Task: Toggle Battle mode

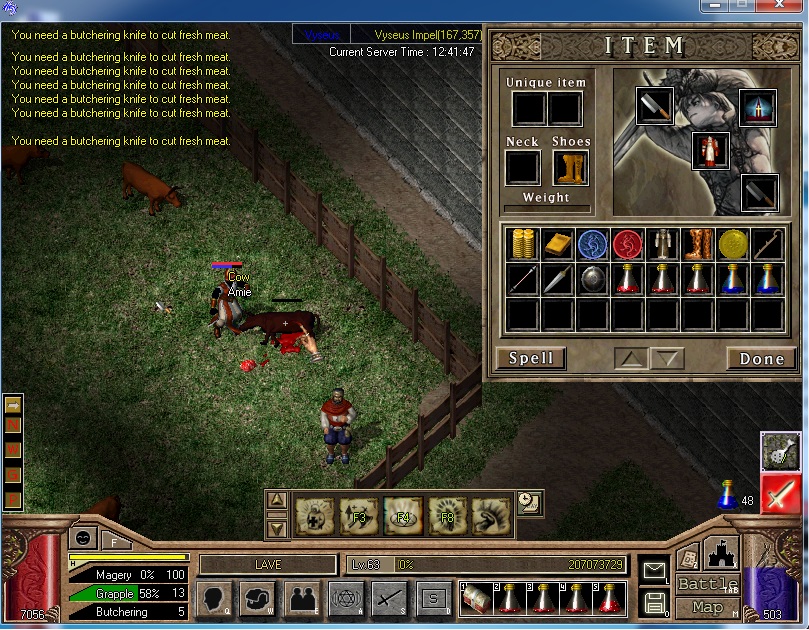Action: click(x=707, y=584)
